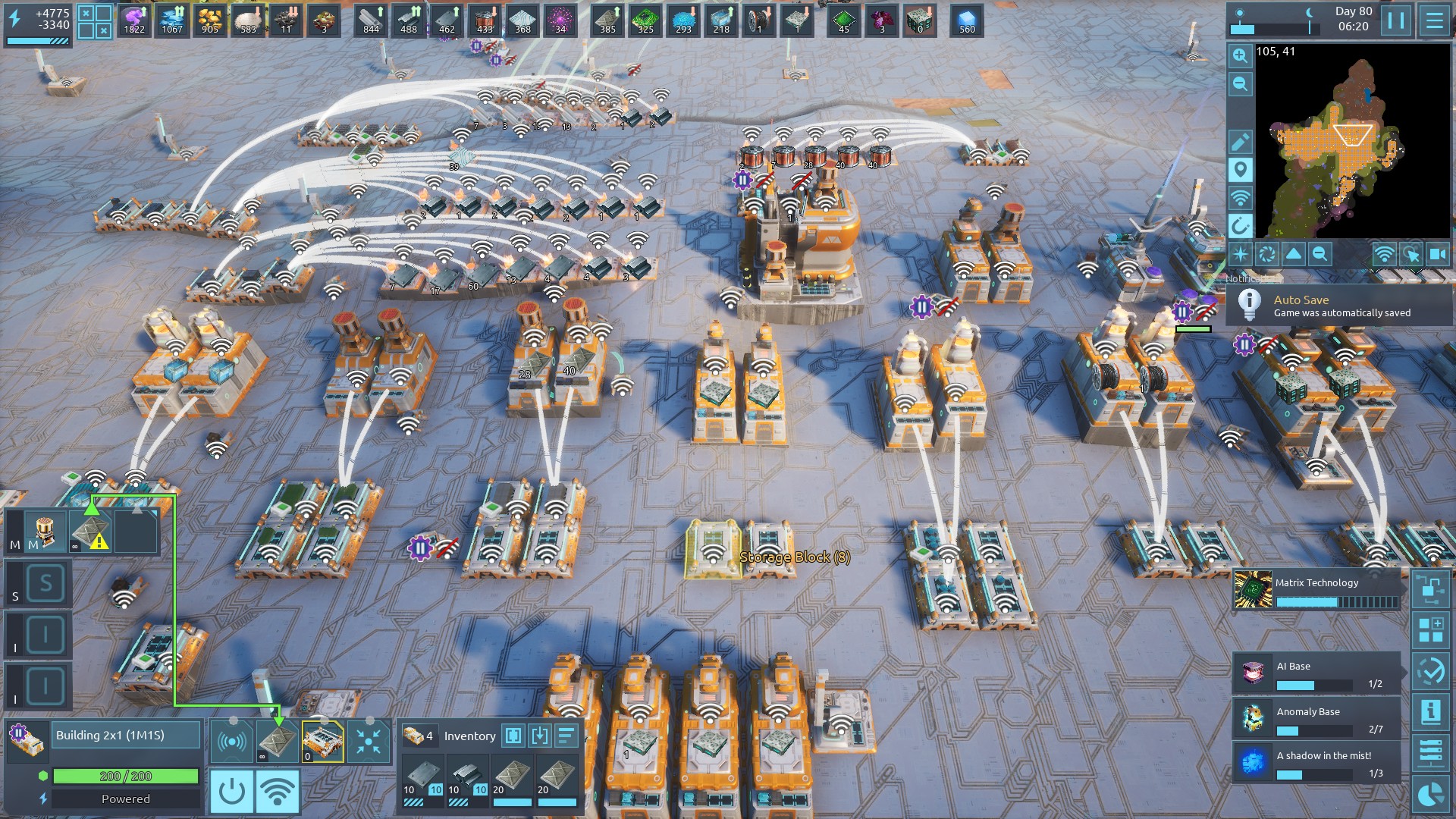Select the fabricator component in the M slot

tap(45, 529)
